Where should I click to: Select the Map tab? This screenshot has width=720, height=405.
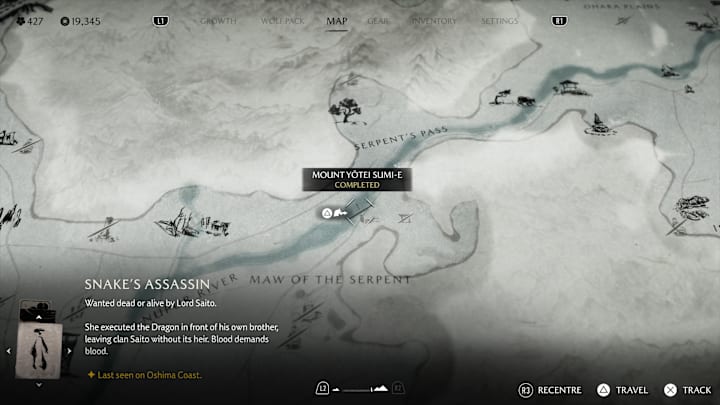tap(336, 20)
